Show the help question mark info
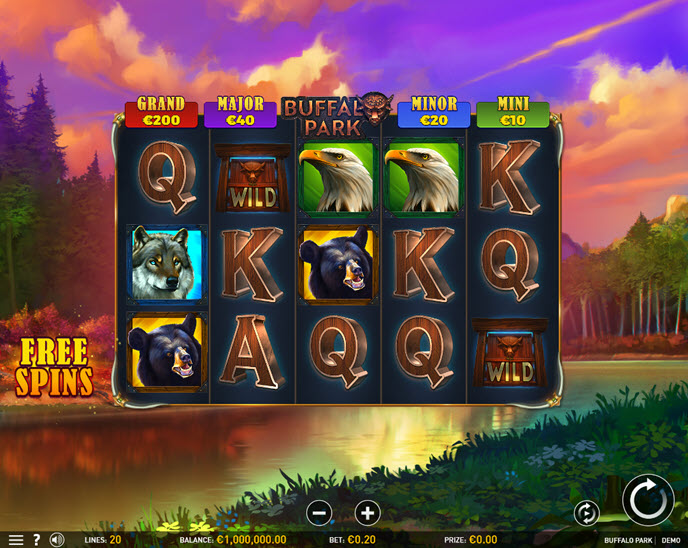 coord(36,540)
